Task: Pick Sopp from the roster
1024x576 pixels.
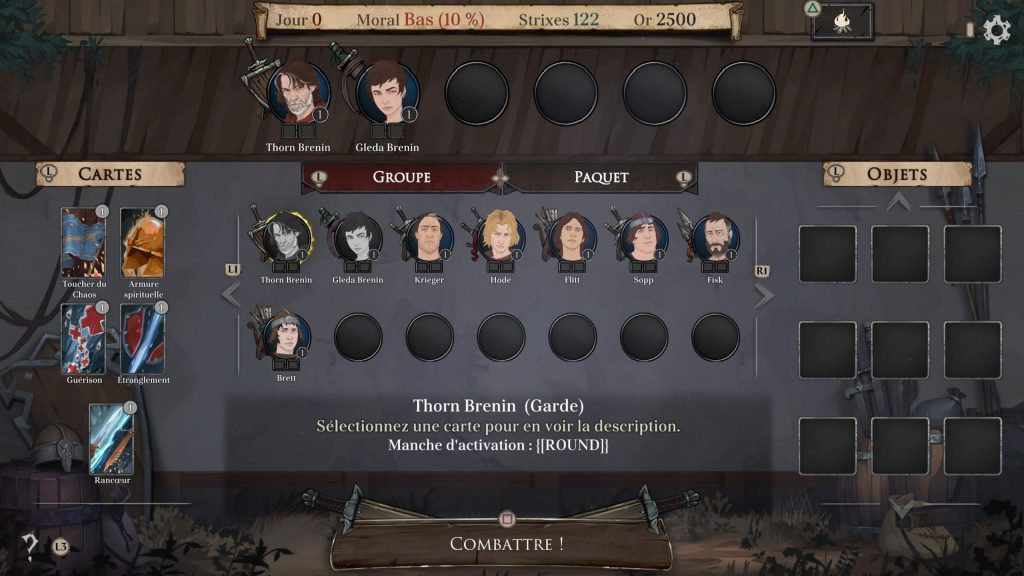Action: point(643,238)
